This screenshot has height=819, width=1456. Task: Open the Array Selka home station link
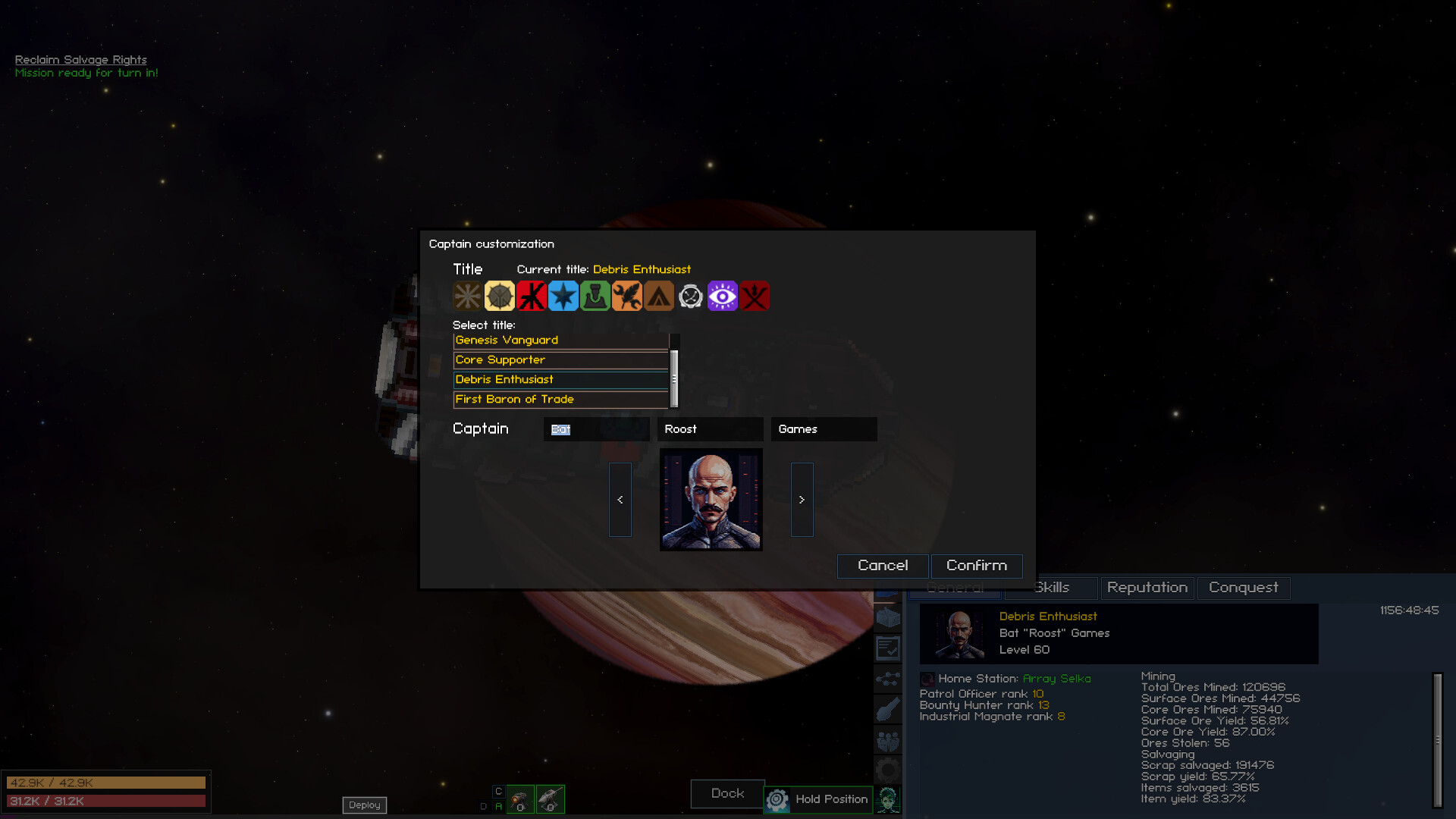1056,679
